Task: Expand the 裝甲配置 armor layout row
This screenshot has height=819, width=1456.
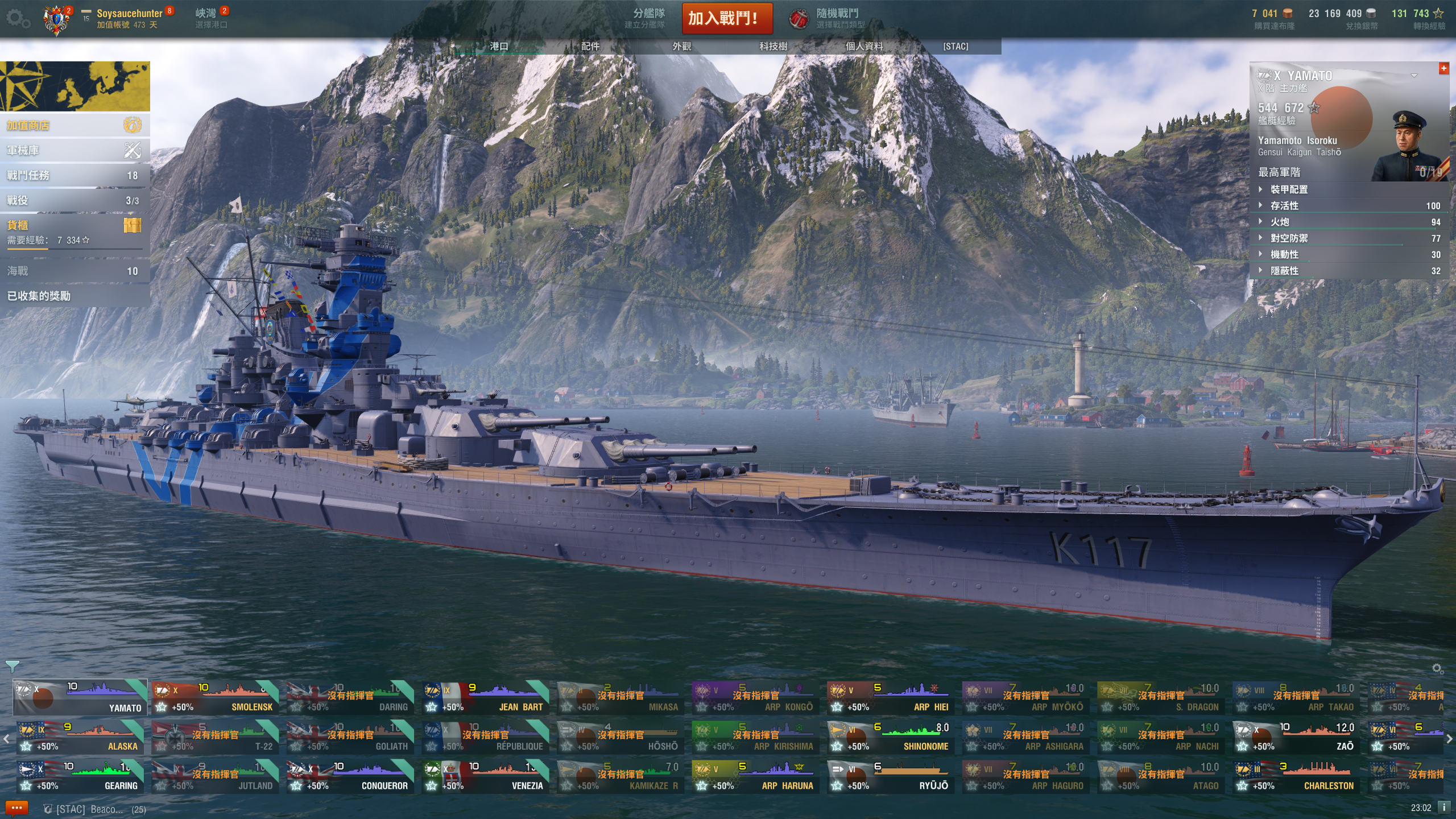Action: (x=1289, y=189)
